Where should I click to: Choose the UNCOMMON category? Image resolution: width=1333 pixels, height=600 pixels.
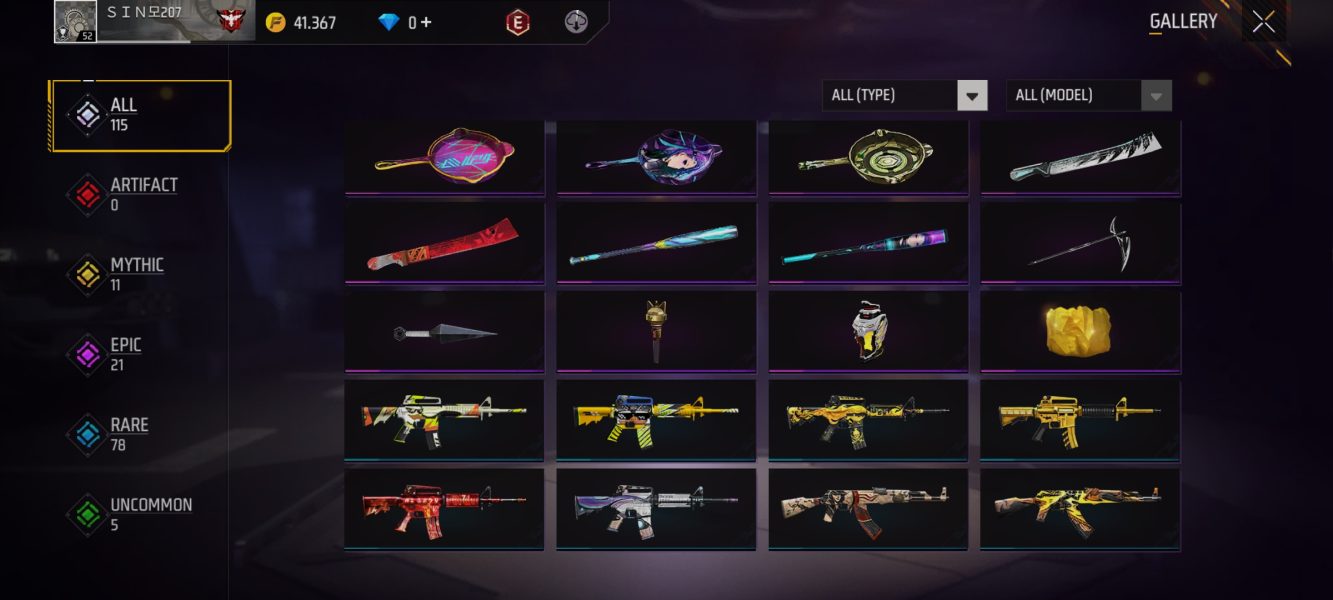140,514
